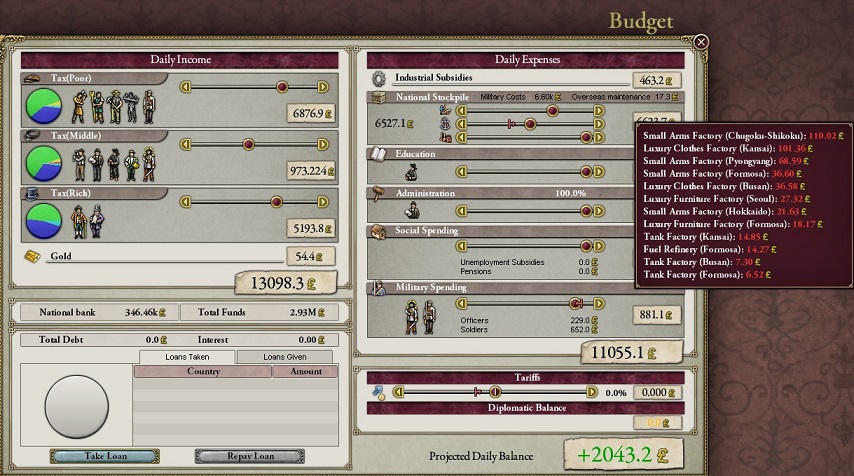Select the Loans Taken tab
Image resolution: width=854 pixels, height=476 pixels.
pos(187,356)
